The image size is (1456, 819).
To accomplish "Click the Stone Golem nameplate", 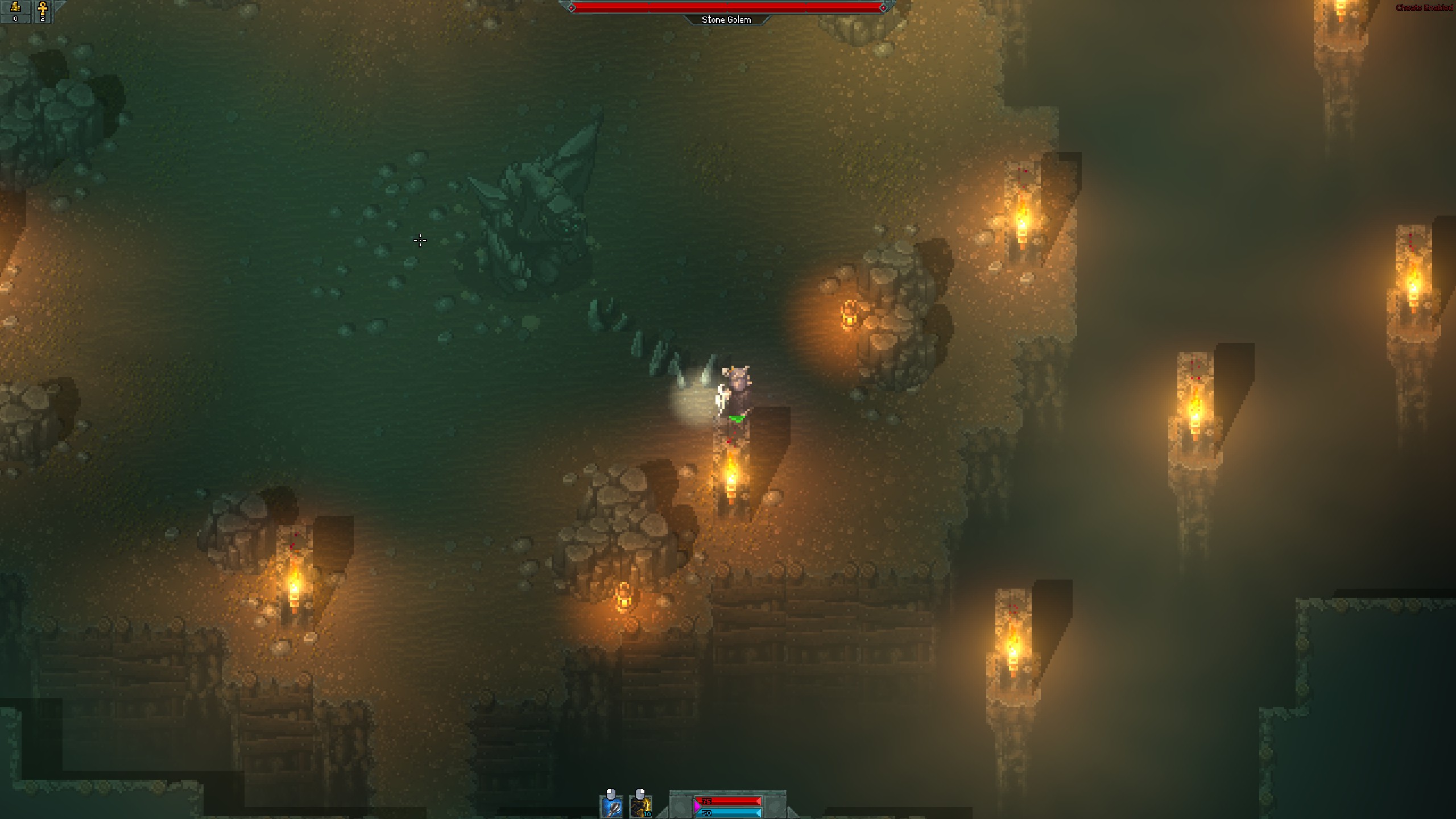I will tap(728, 19).
